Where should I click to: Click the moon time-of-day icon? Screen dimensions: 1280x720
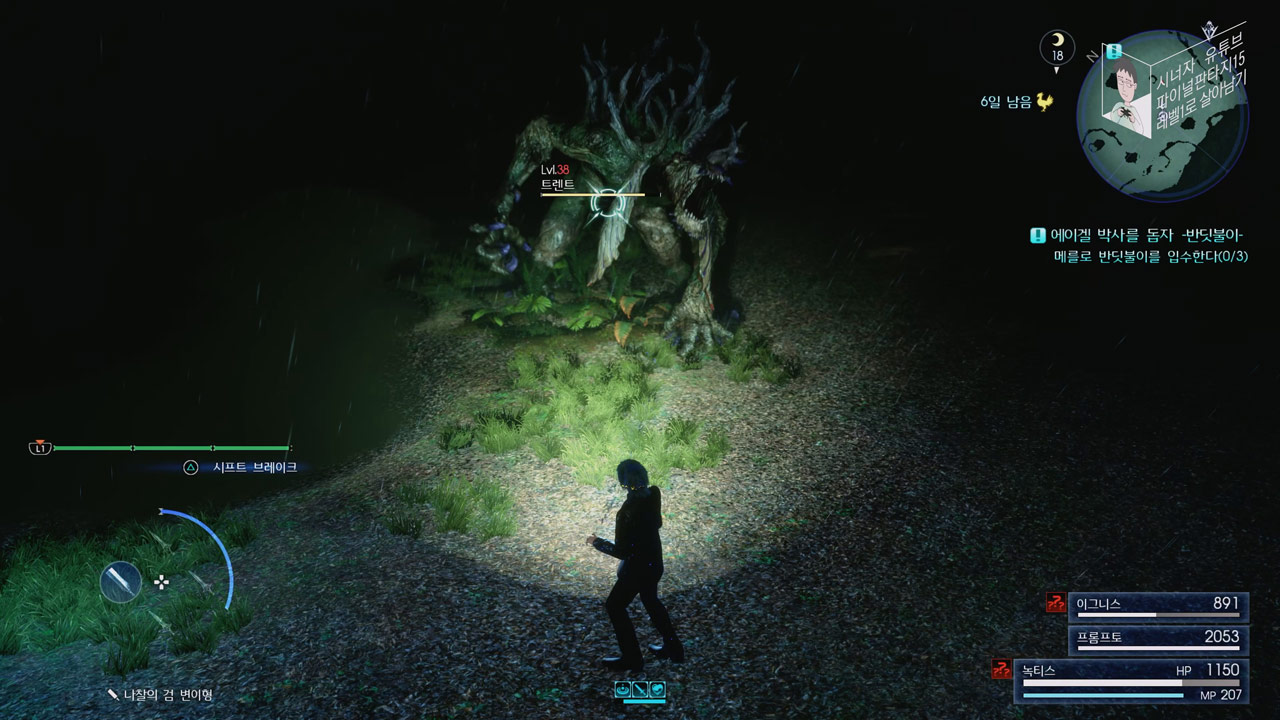click(x=1057, y=47)
